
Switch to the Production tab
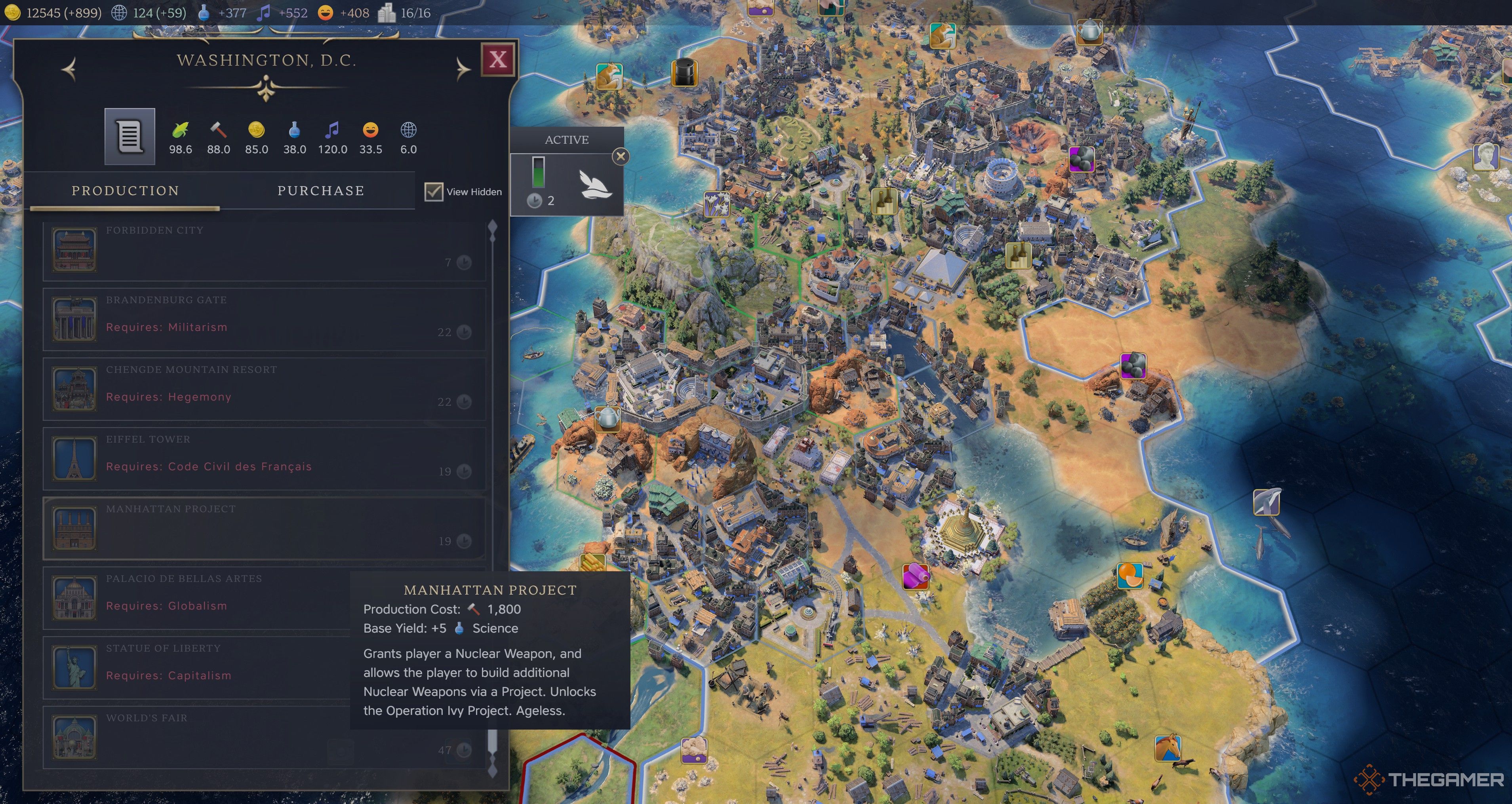[x=125, y=190]
